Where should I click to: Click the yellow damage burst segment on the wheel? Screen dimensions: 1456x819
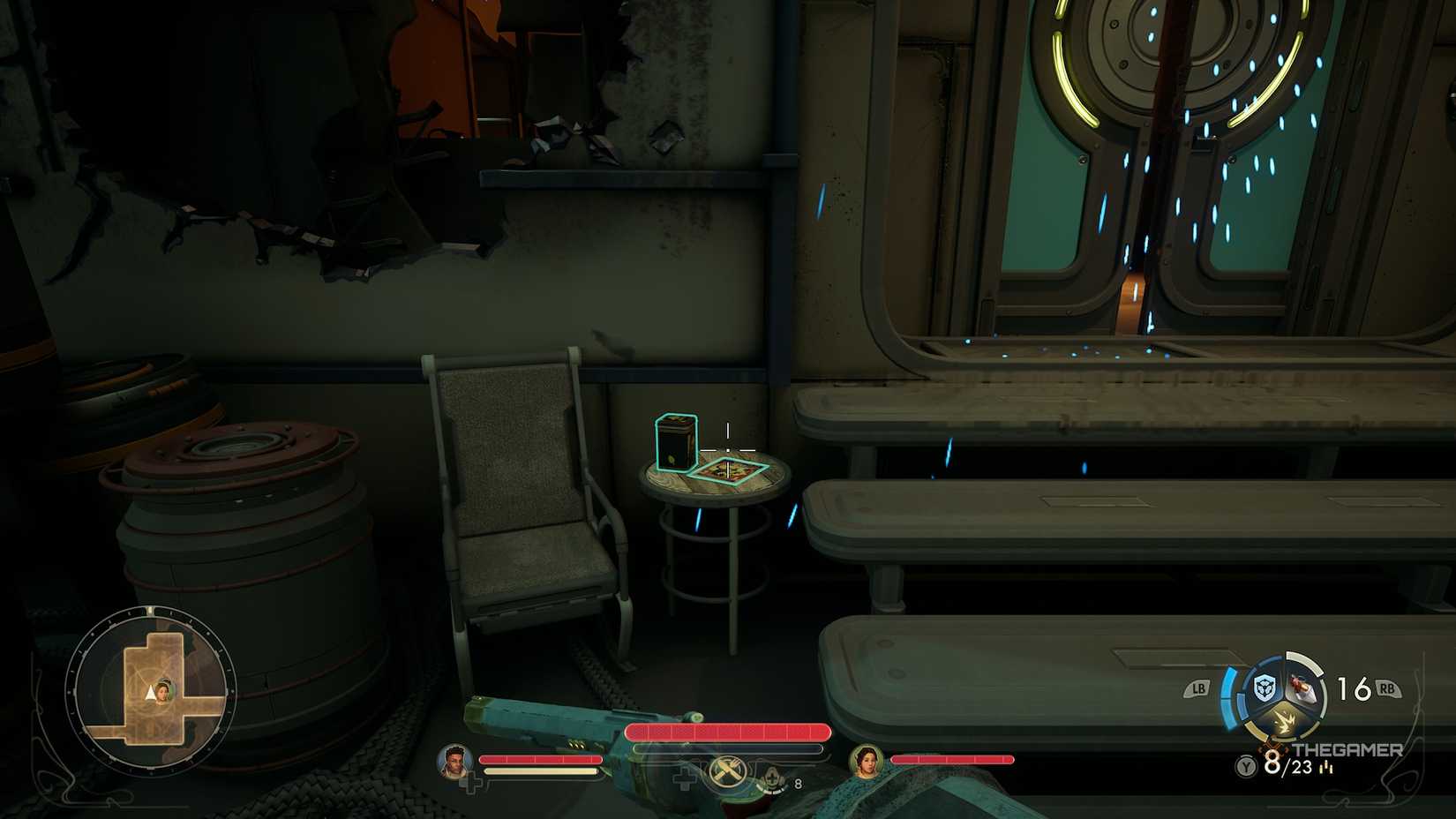pyautogui.click(x=1285, y=720)
